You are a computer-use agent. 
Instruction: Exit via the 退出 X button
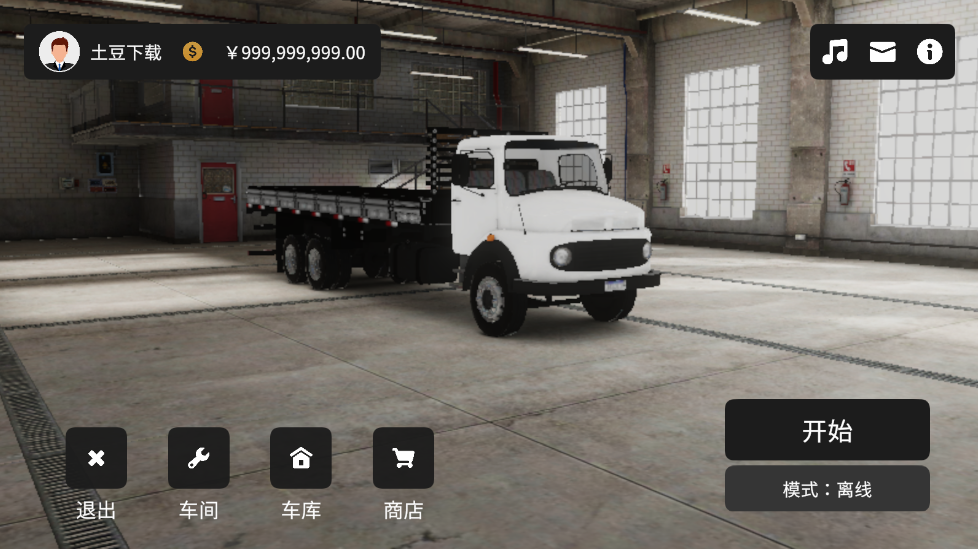click(96, 458)
